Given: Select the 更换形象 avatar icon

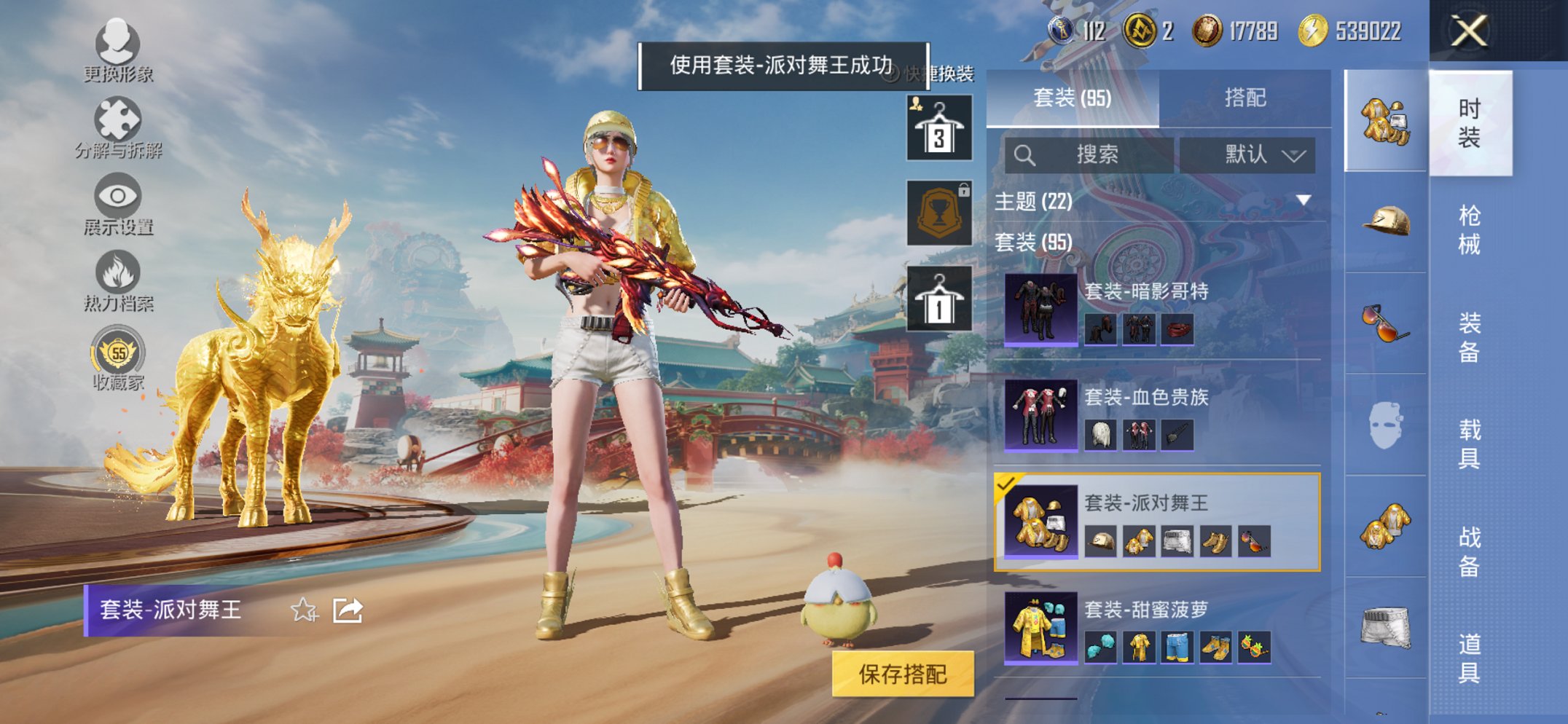Looking at the screenshot, I should click(x=118, y=45).
